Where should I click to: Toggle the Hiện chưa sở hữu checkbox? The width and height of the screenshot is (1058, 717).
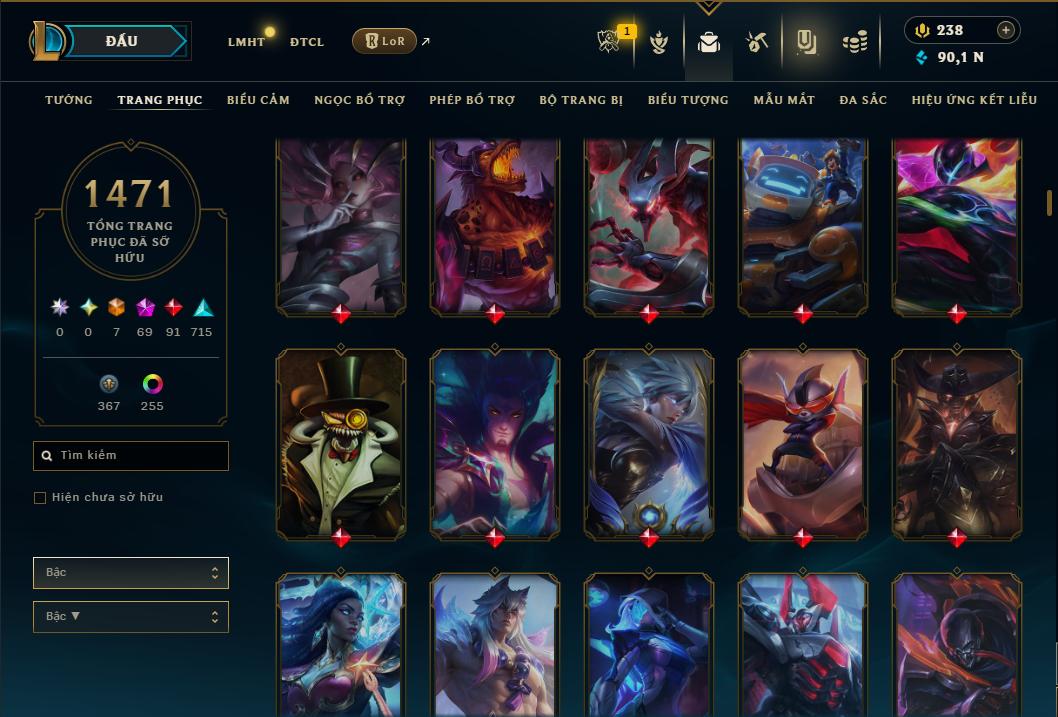click(x=40, y=498)
